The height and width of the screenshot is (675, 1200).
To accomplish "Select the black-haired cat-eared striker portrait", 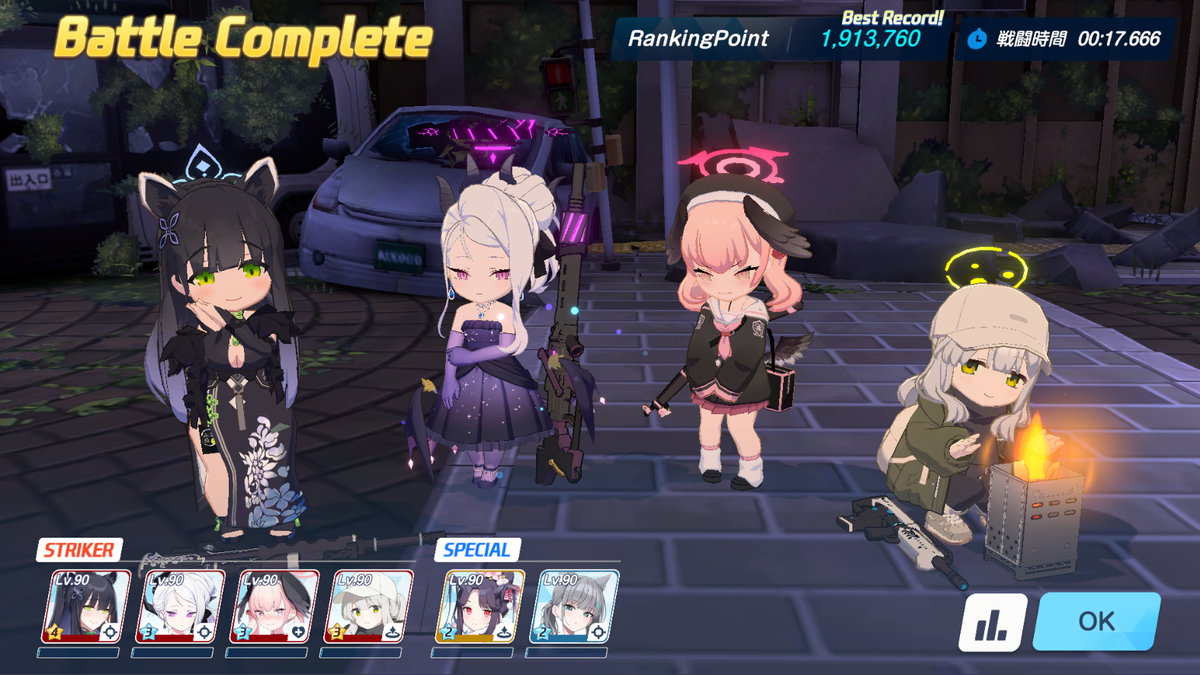I will (86, 606).
